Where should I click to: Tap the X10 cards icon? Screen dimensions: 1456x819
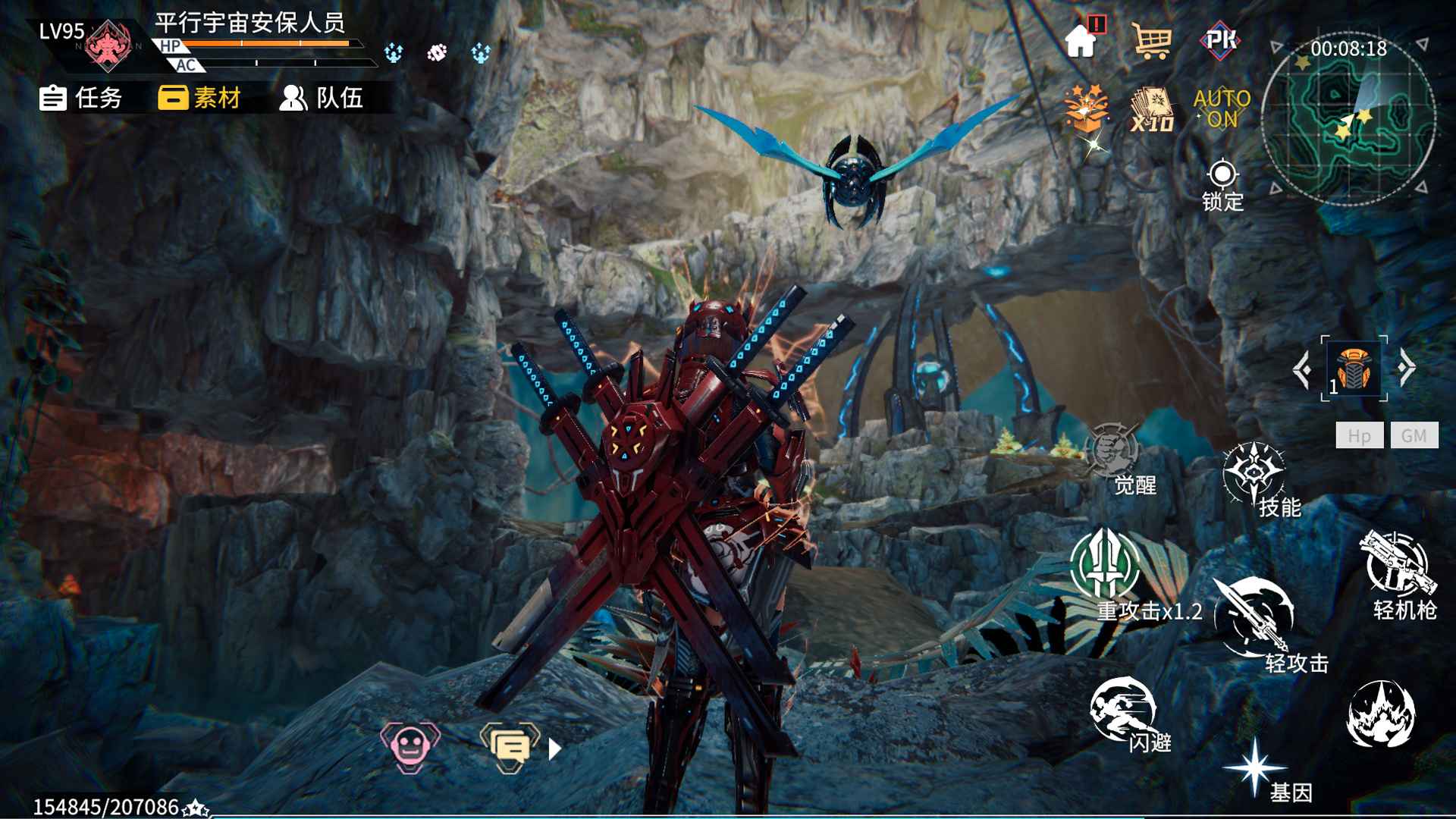coord(1152,110)
